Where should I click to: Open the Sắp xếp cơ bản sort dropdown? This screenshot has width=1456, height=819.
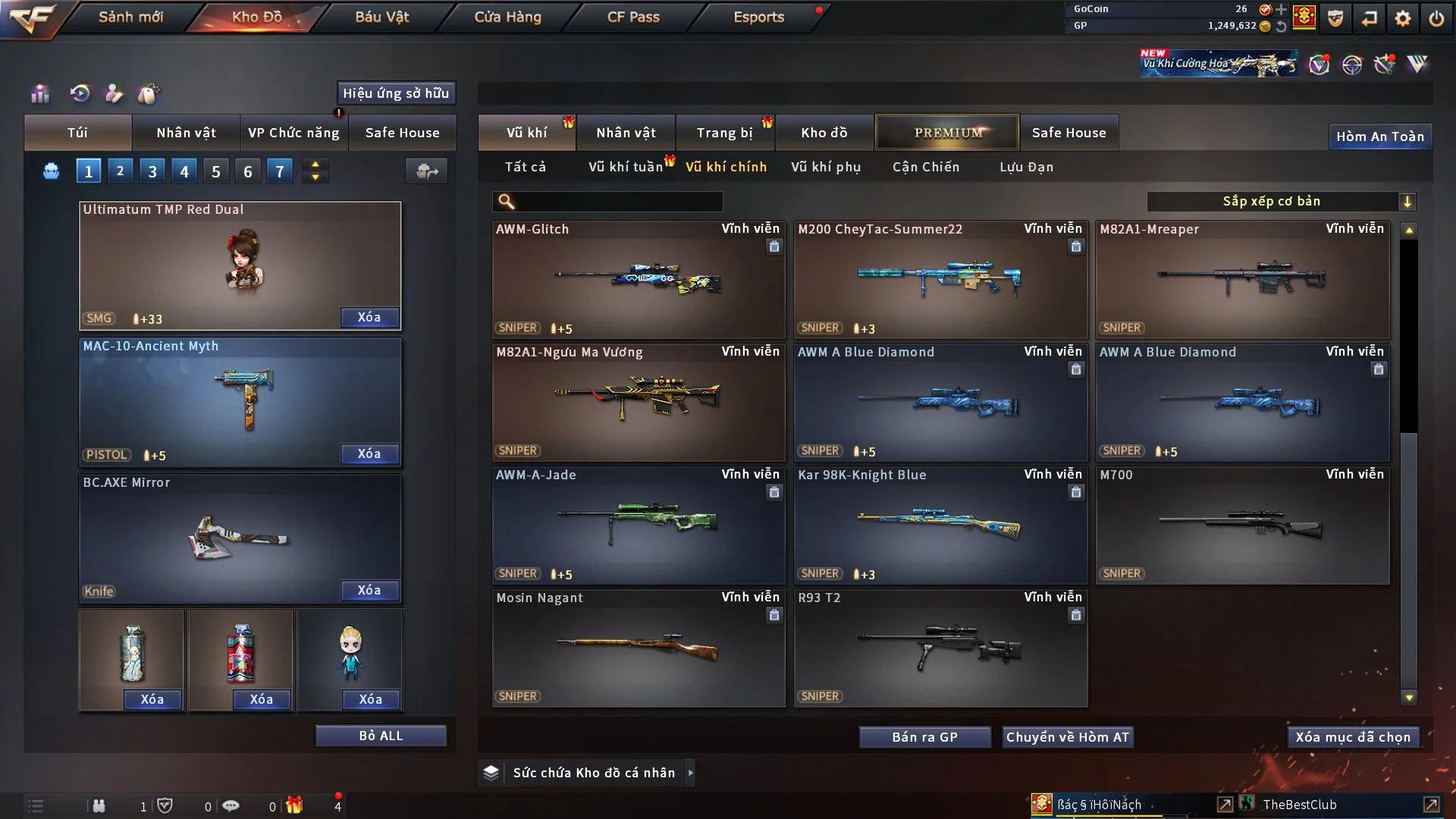(x=1282, y=201)
